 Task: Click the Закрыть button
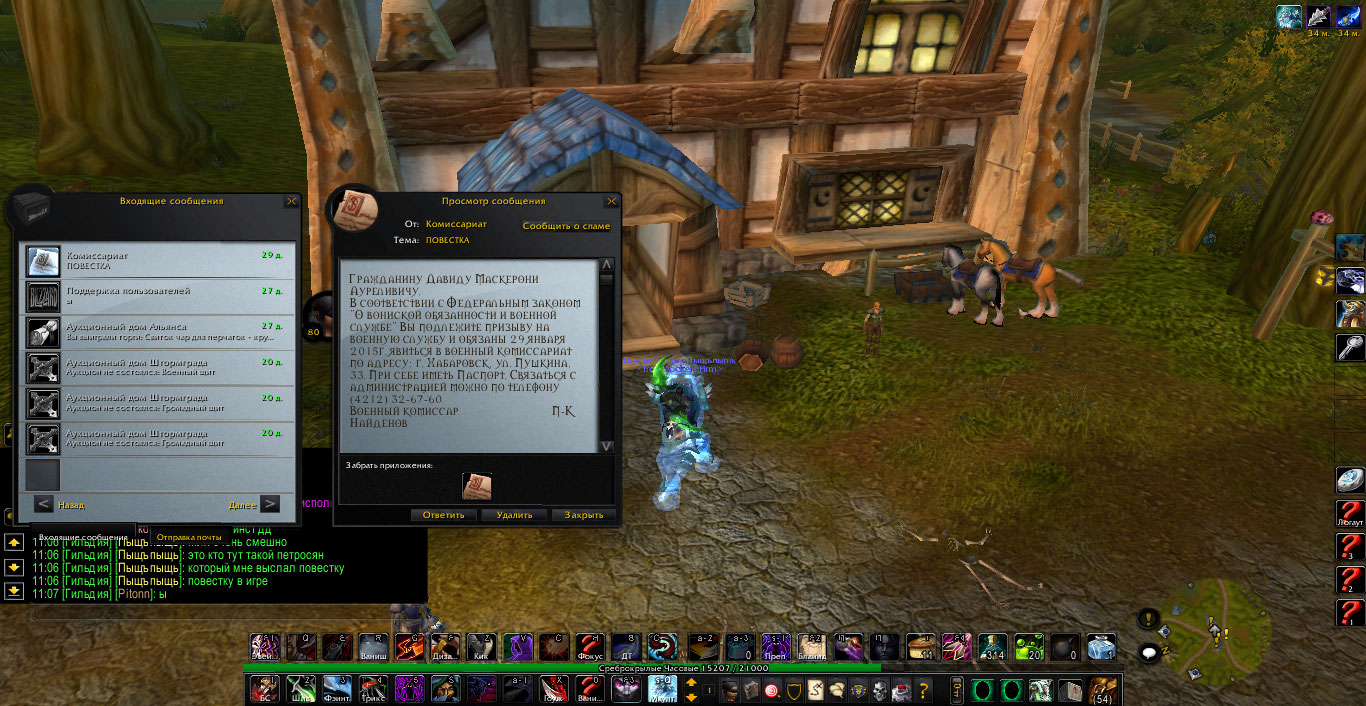click(x=583, y=516)
